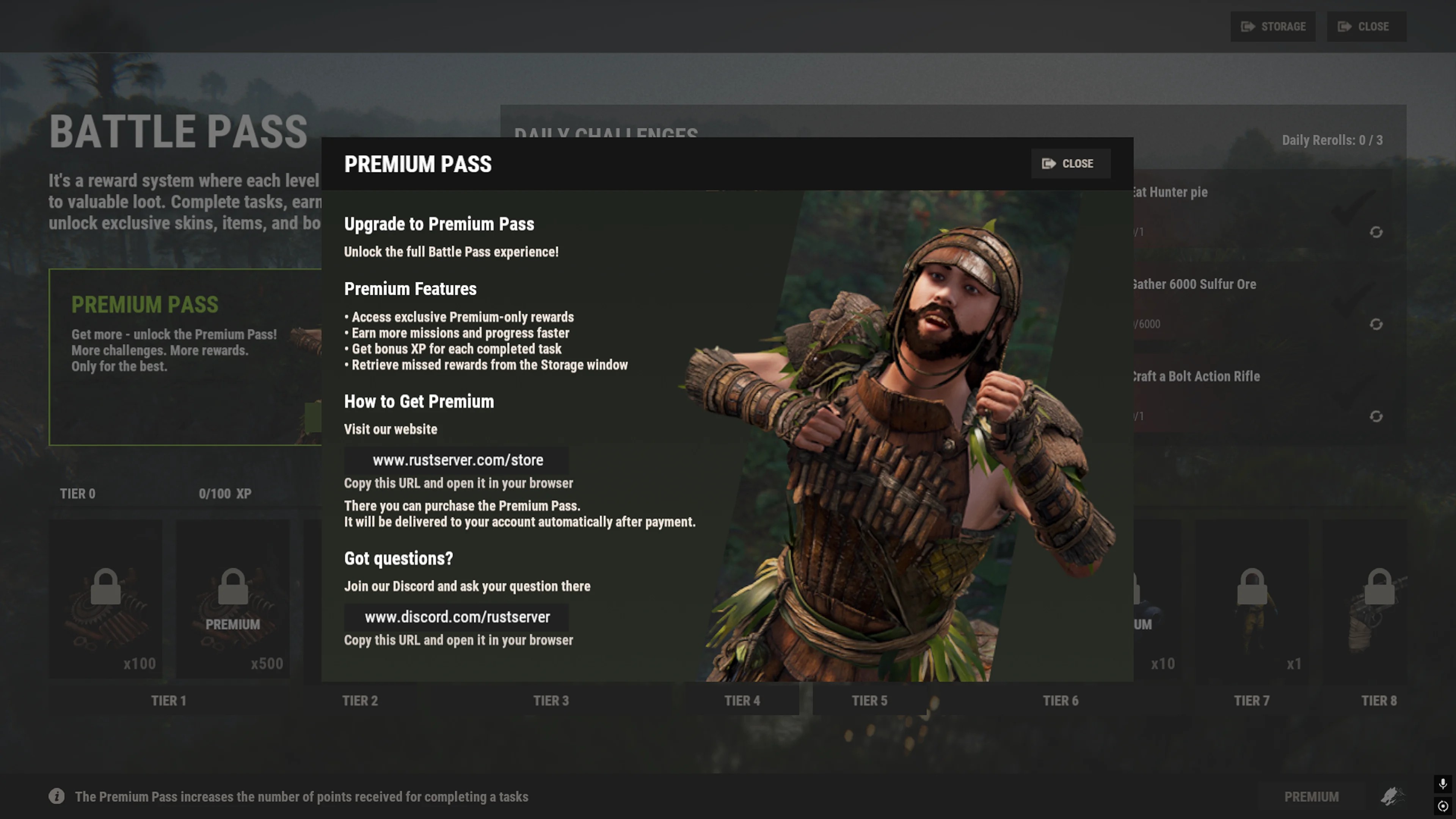Image resolution: width=1456 pixels, height=819 pixels.
Task: Reroll the Sulfur Ore daily challenge
Action: point(1376,325)
